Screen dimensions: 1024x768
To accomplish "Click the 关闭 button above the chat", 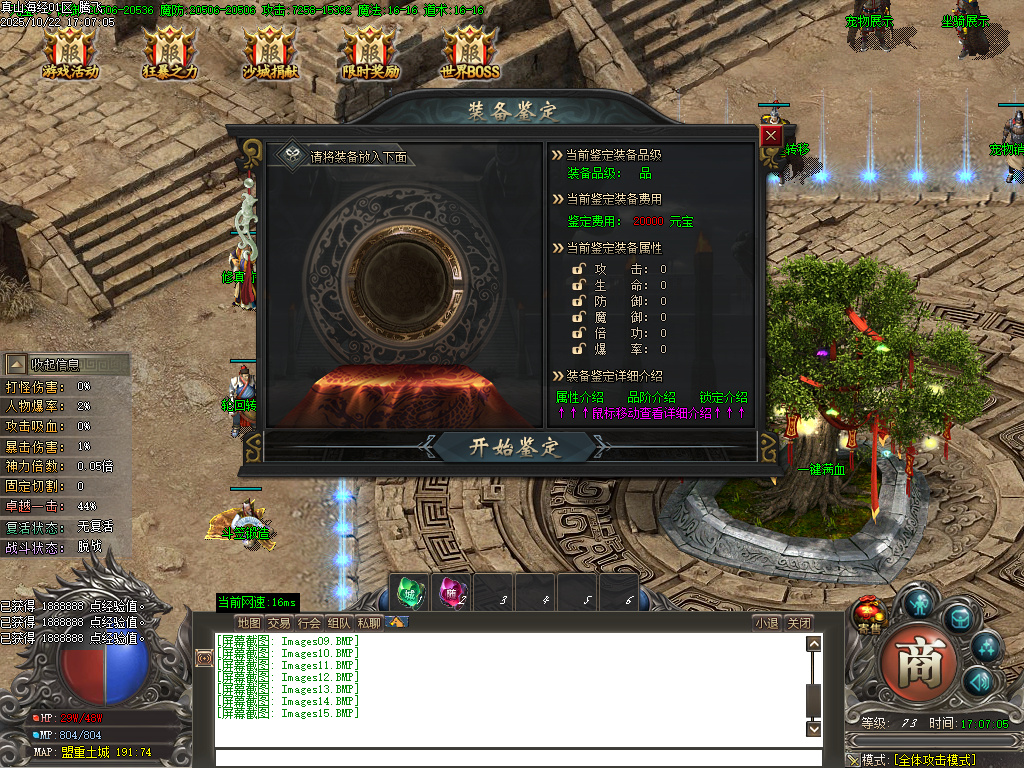I will coord(798,623).
